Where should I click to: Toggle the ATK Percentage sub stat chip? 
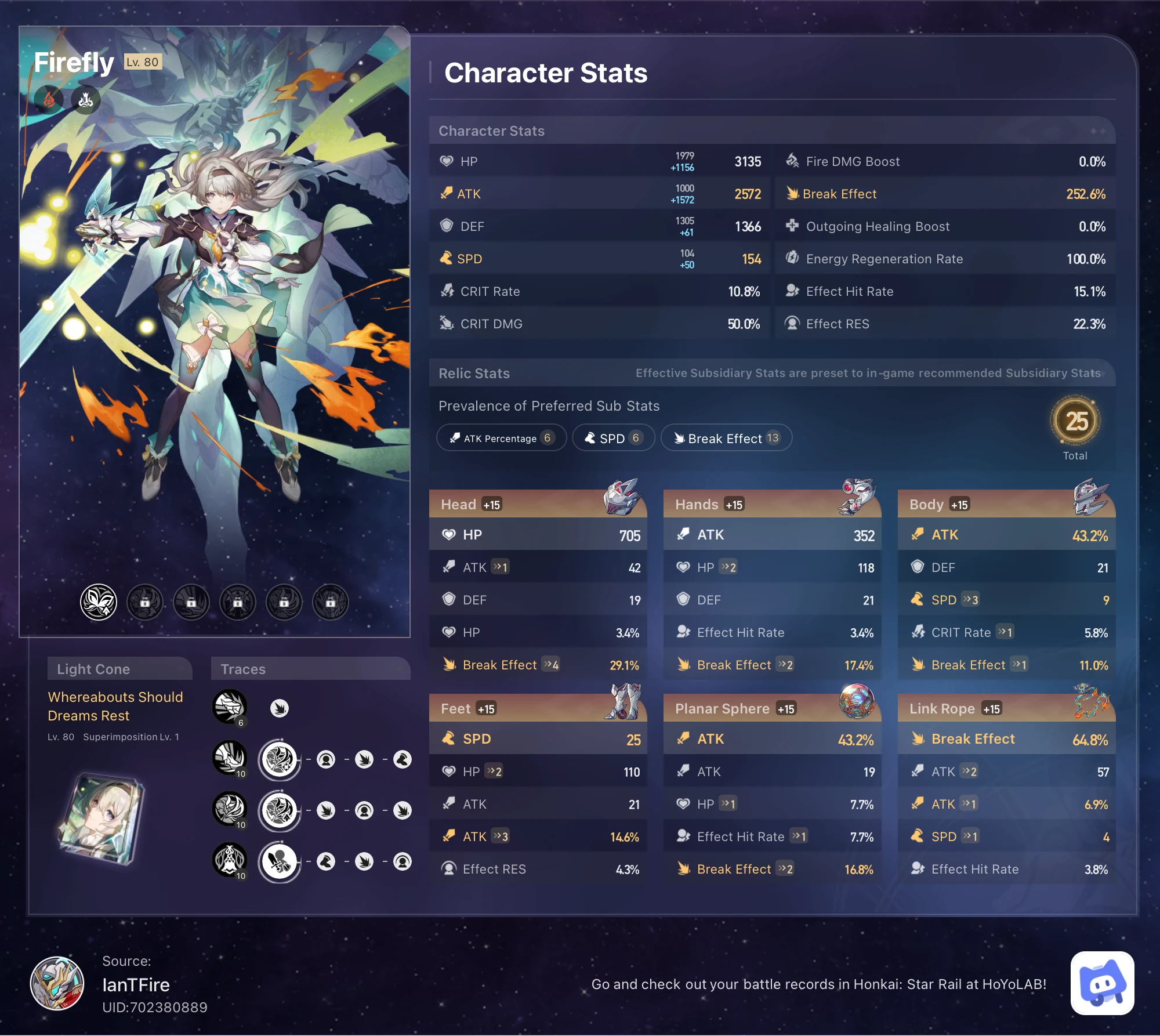pyautogui.click(x=501, y=438)
